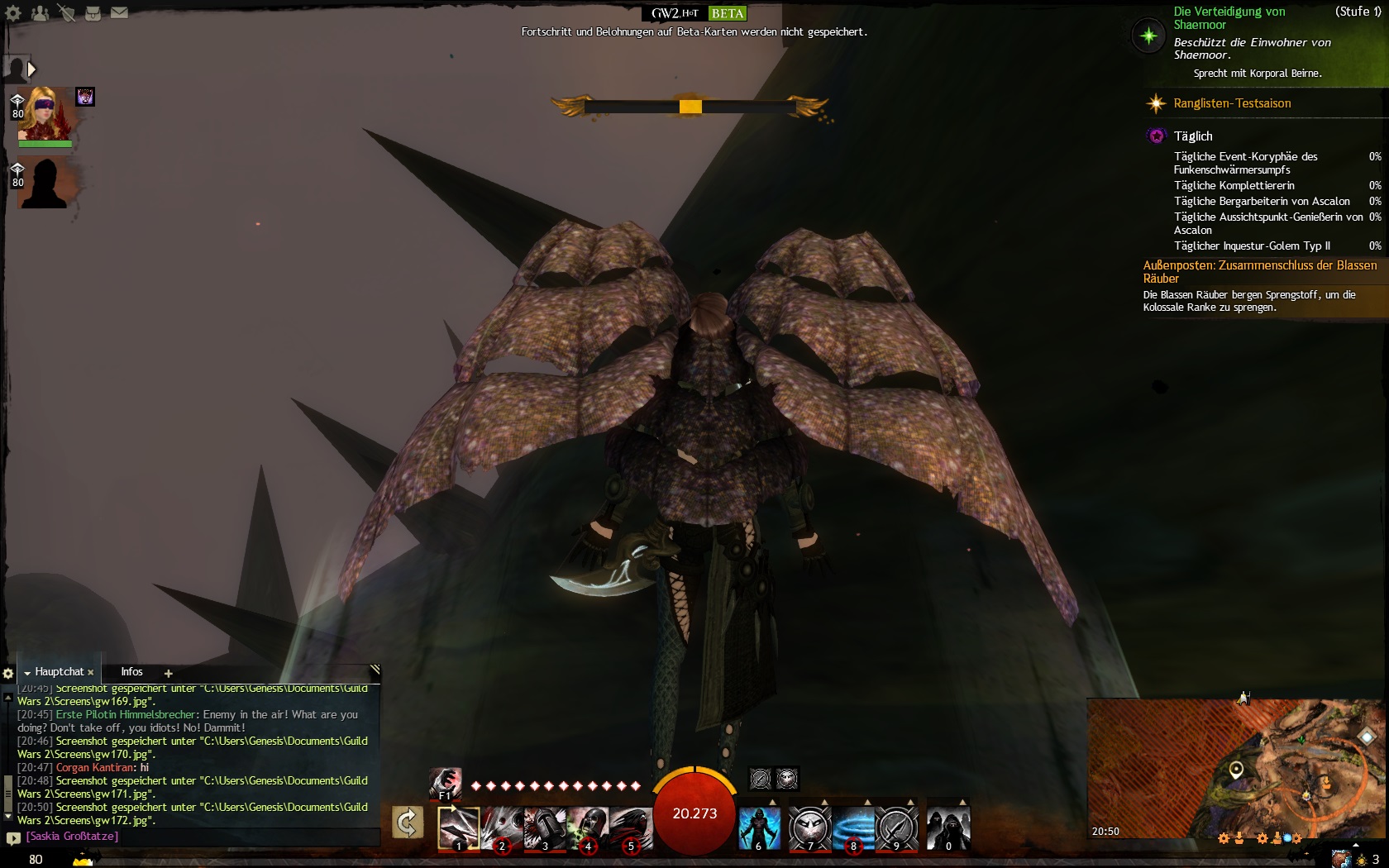Open the contacts and LFG panel
1389x868 pixels.
40,12
